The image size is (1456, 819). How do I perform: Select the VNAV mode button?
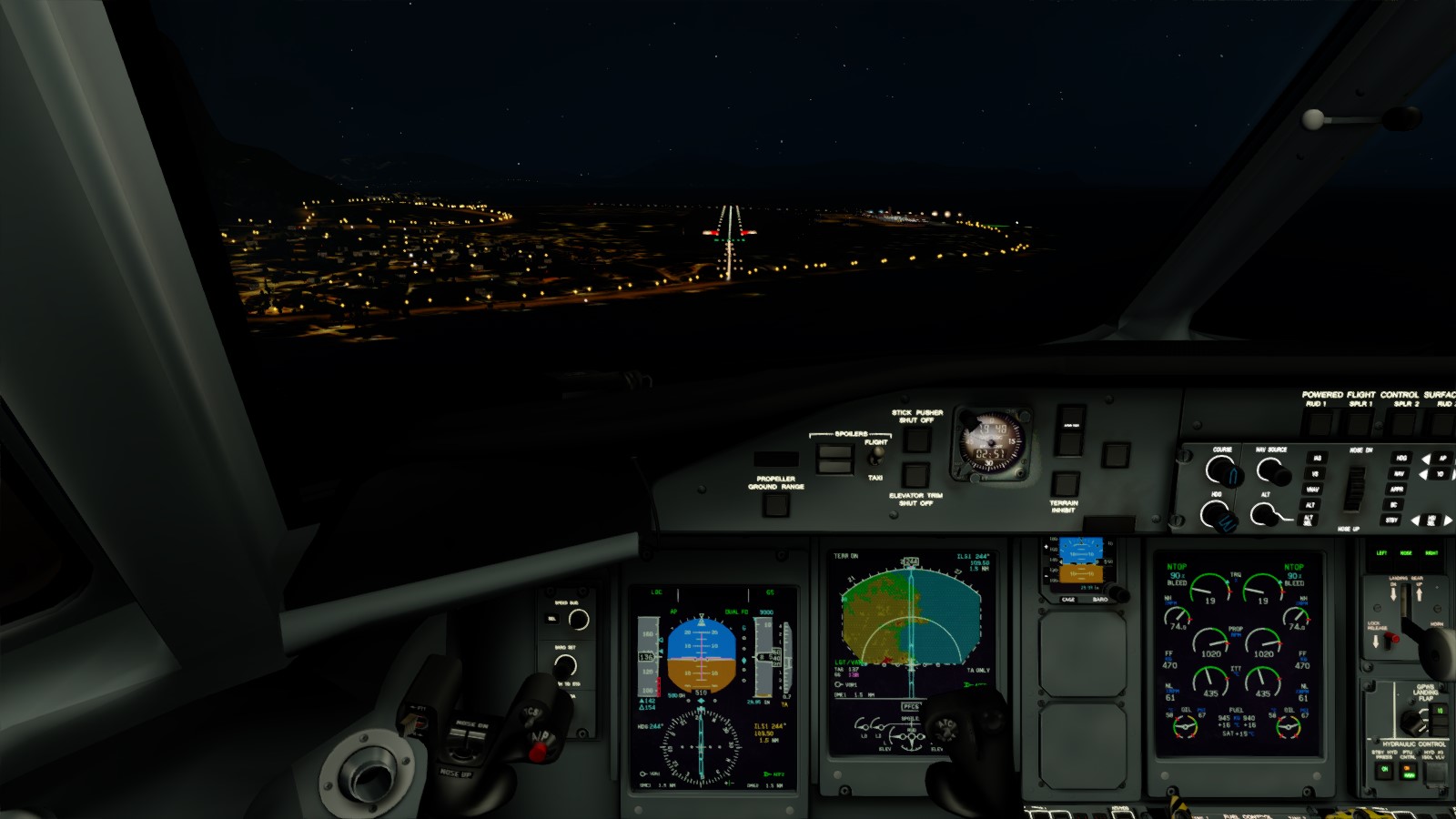1312,490
